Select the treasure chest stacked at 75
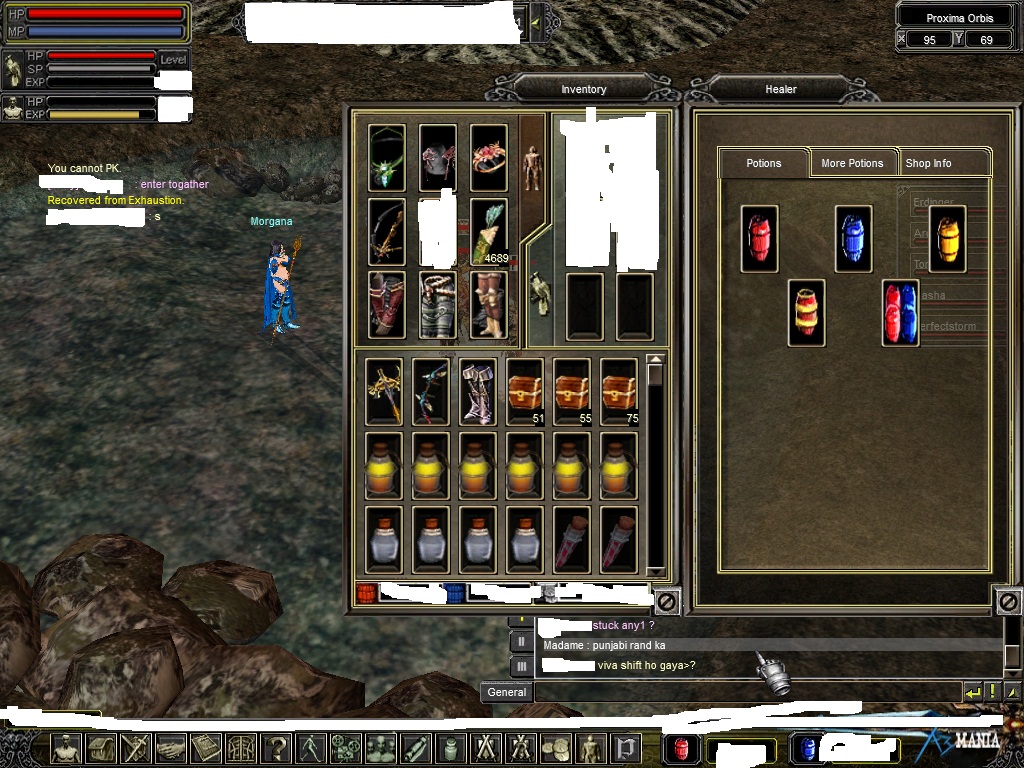 (619, 391)
